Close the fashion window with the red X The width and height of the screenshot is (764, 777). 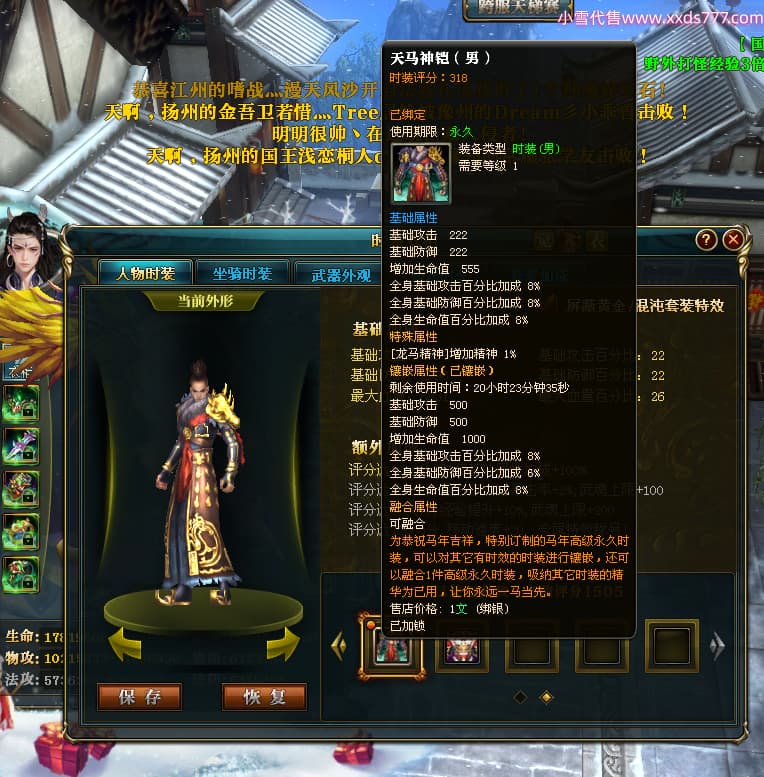click(x=733, y=240)
